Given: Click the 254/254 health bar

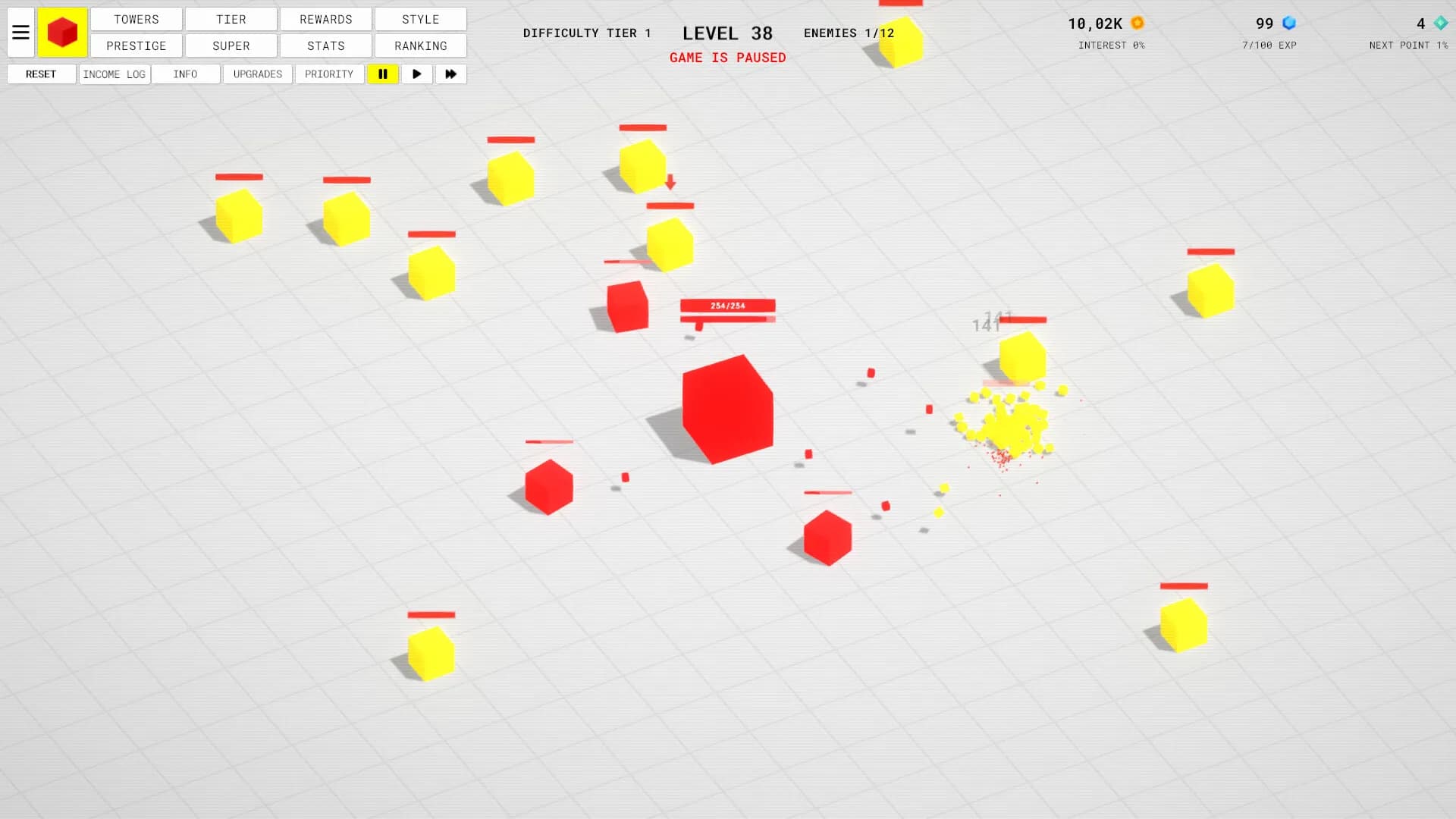Looking at the screenshot, I should click(x=727, y=306).
